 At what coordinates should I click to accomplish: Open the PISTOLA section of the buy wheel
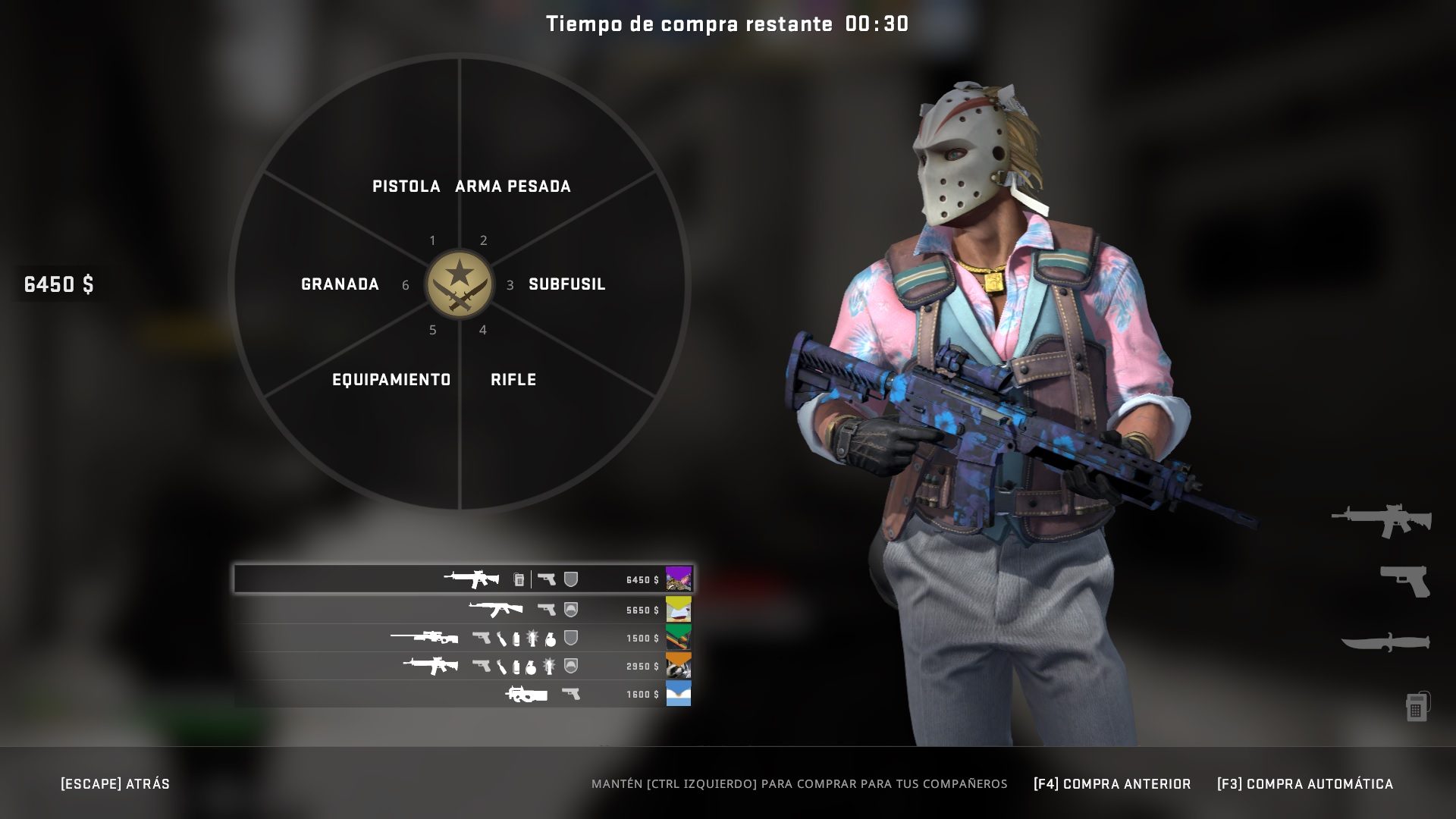click(406, 186)
